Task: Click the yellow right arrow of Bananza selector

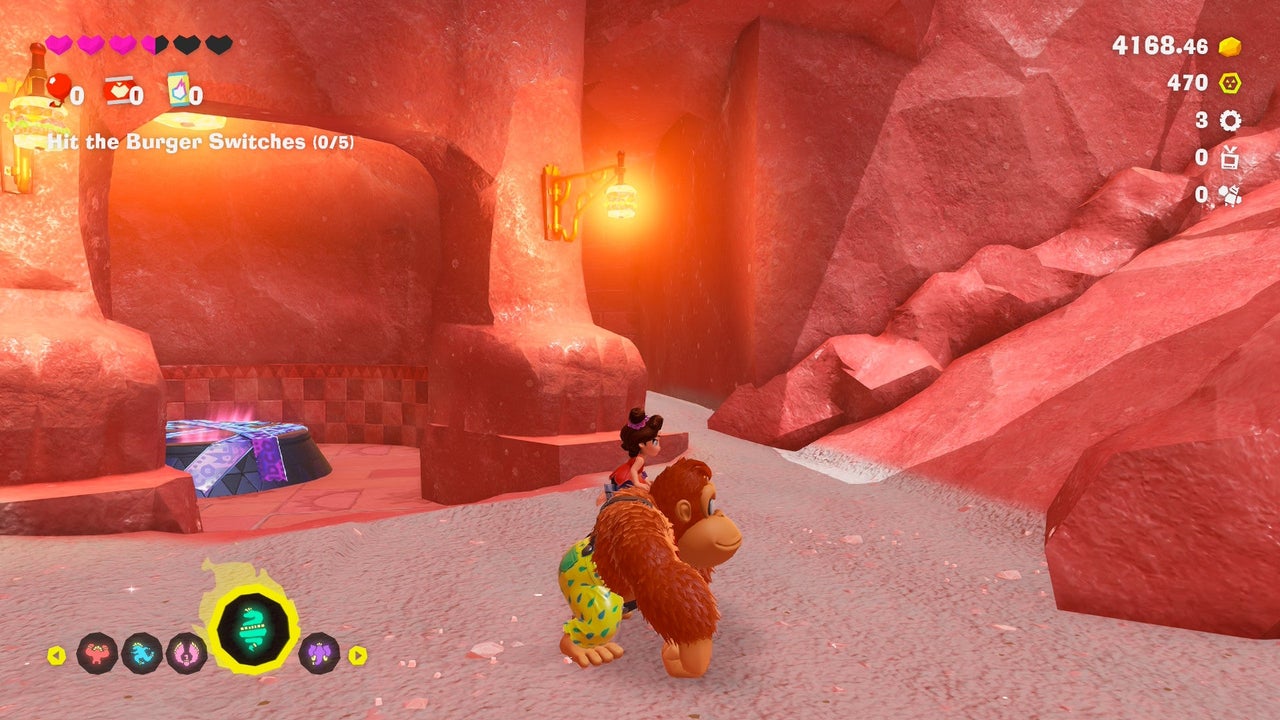Action: click(x=357, y=655)
